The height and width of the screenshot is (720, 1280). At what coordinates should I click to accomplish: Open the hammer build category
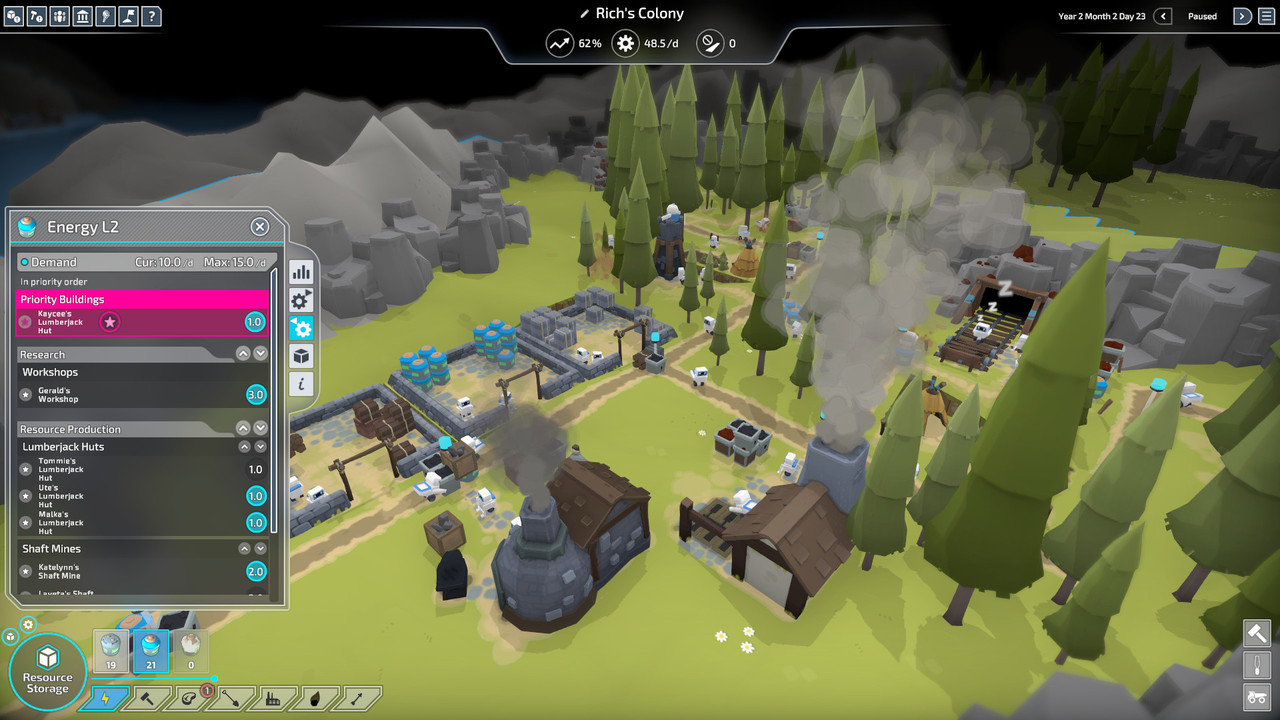(x=147, y=698)
